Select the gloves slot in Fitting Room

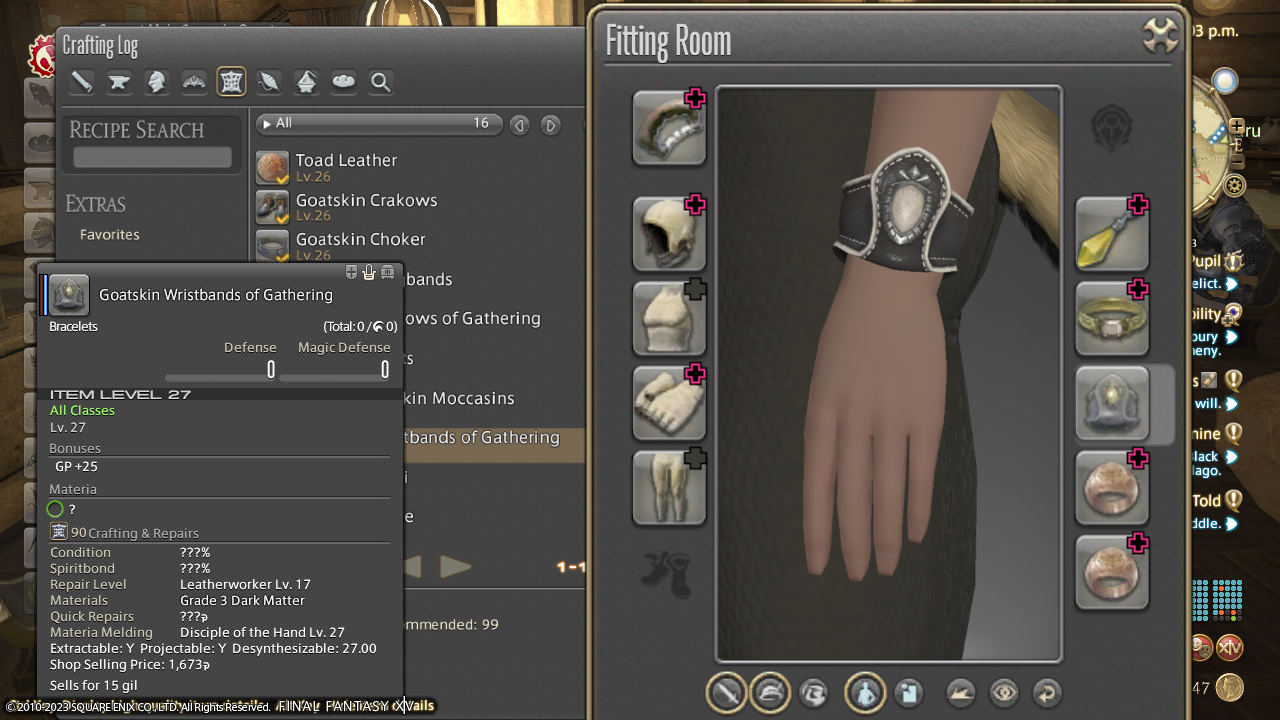(x=669, y=402)
